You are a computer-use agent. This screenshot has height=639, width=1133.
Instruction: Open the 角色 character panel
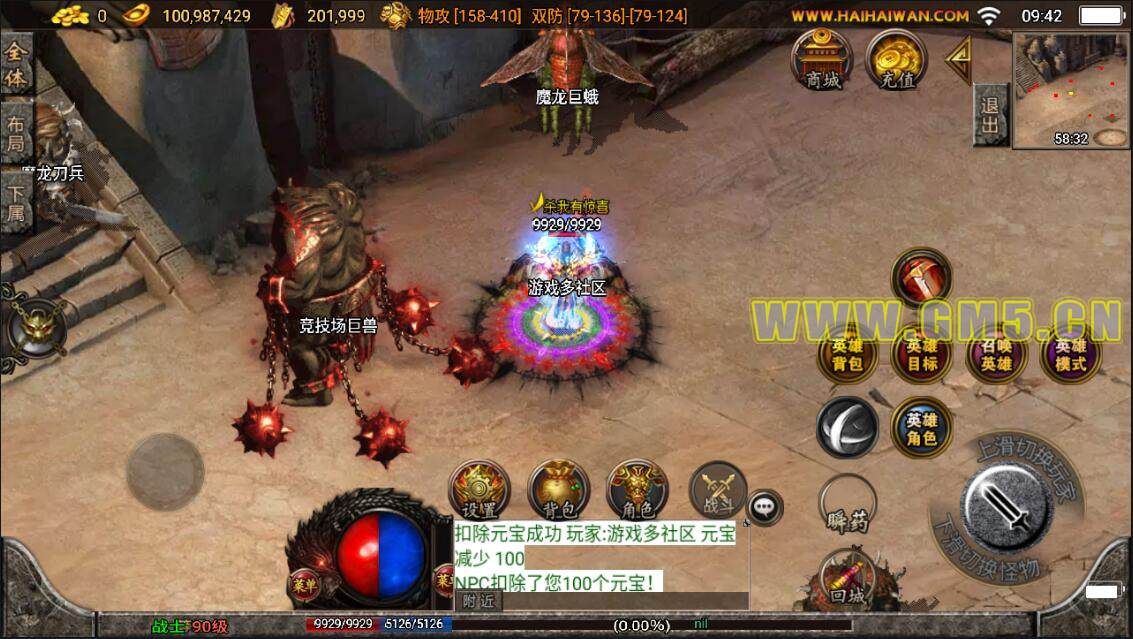coord(637,490)
